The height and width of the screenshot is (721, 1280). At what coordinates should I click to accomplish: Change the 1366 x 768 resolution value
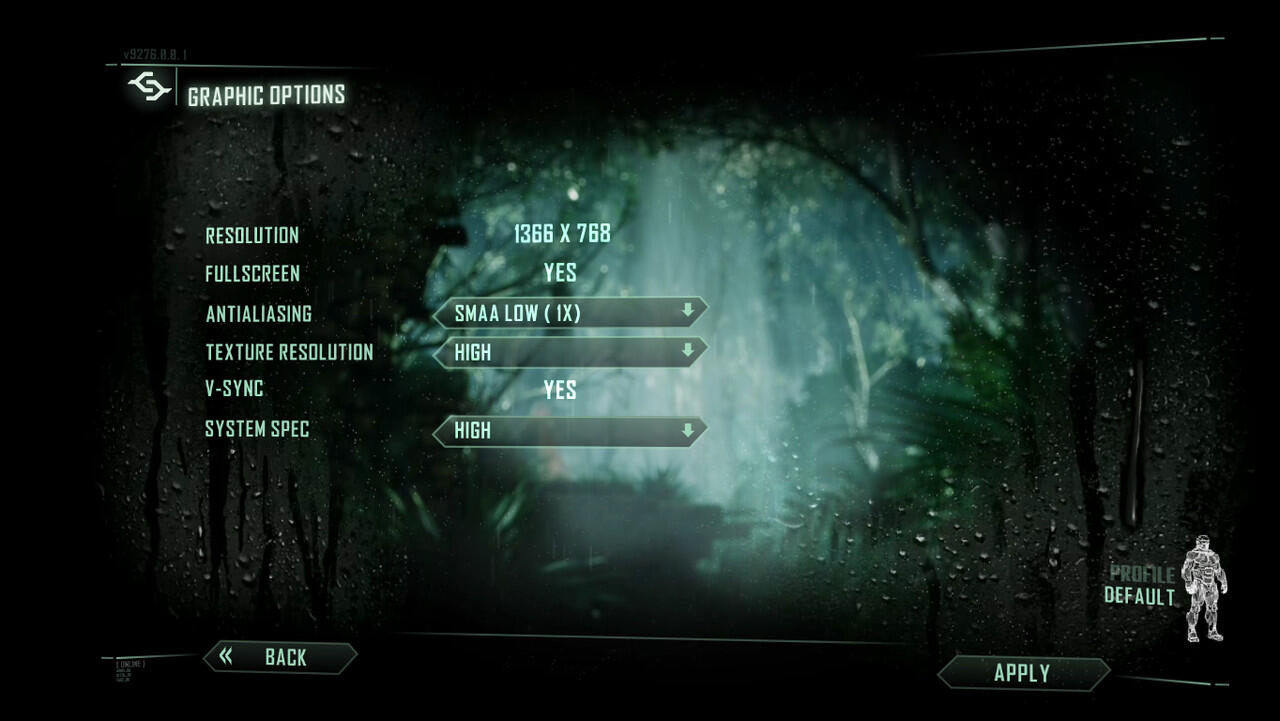point(561,235)
